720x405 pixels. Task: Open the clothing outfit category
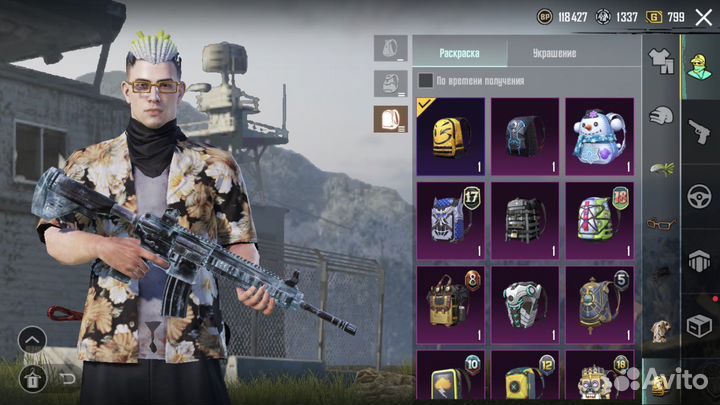[658, 60]
